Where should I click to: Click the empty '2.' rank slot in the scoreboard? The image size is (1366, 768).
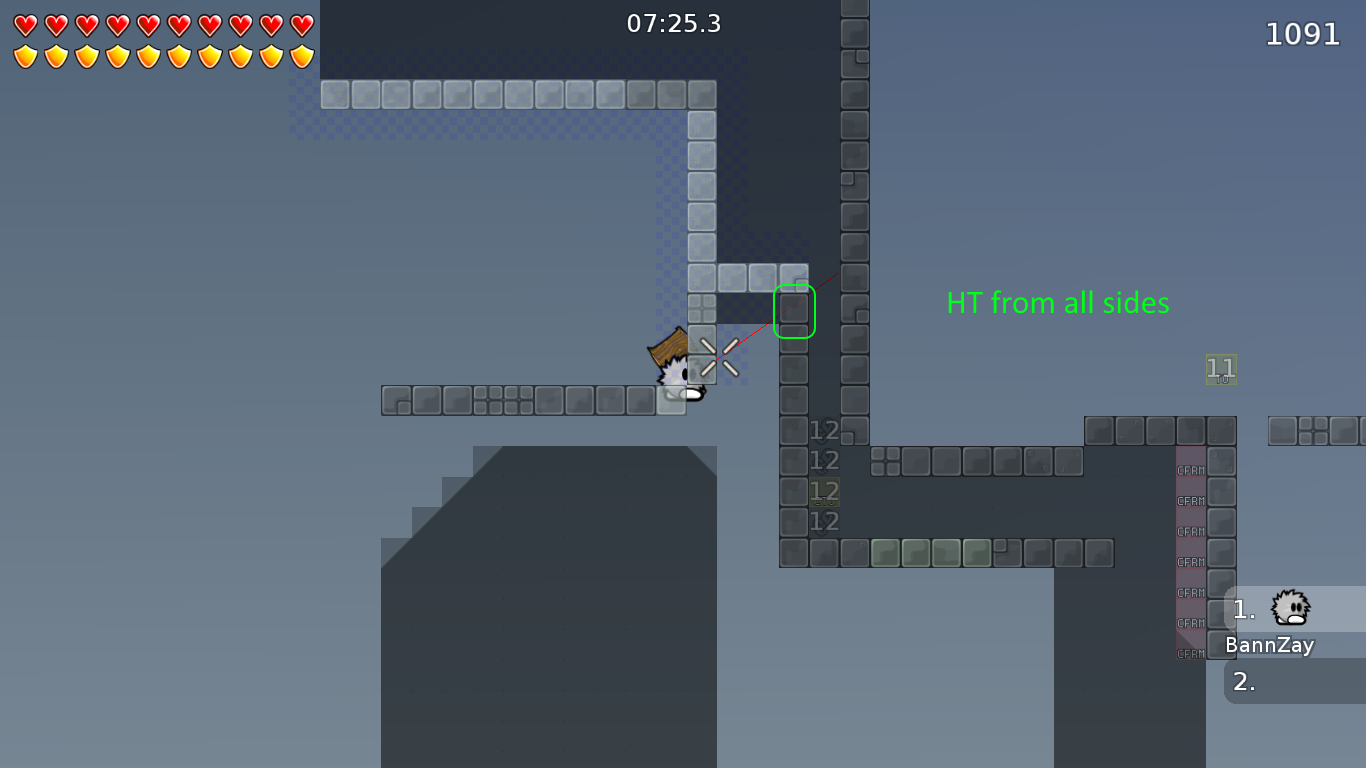click(x=1243, y=683)
